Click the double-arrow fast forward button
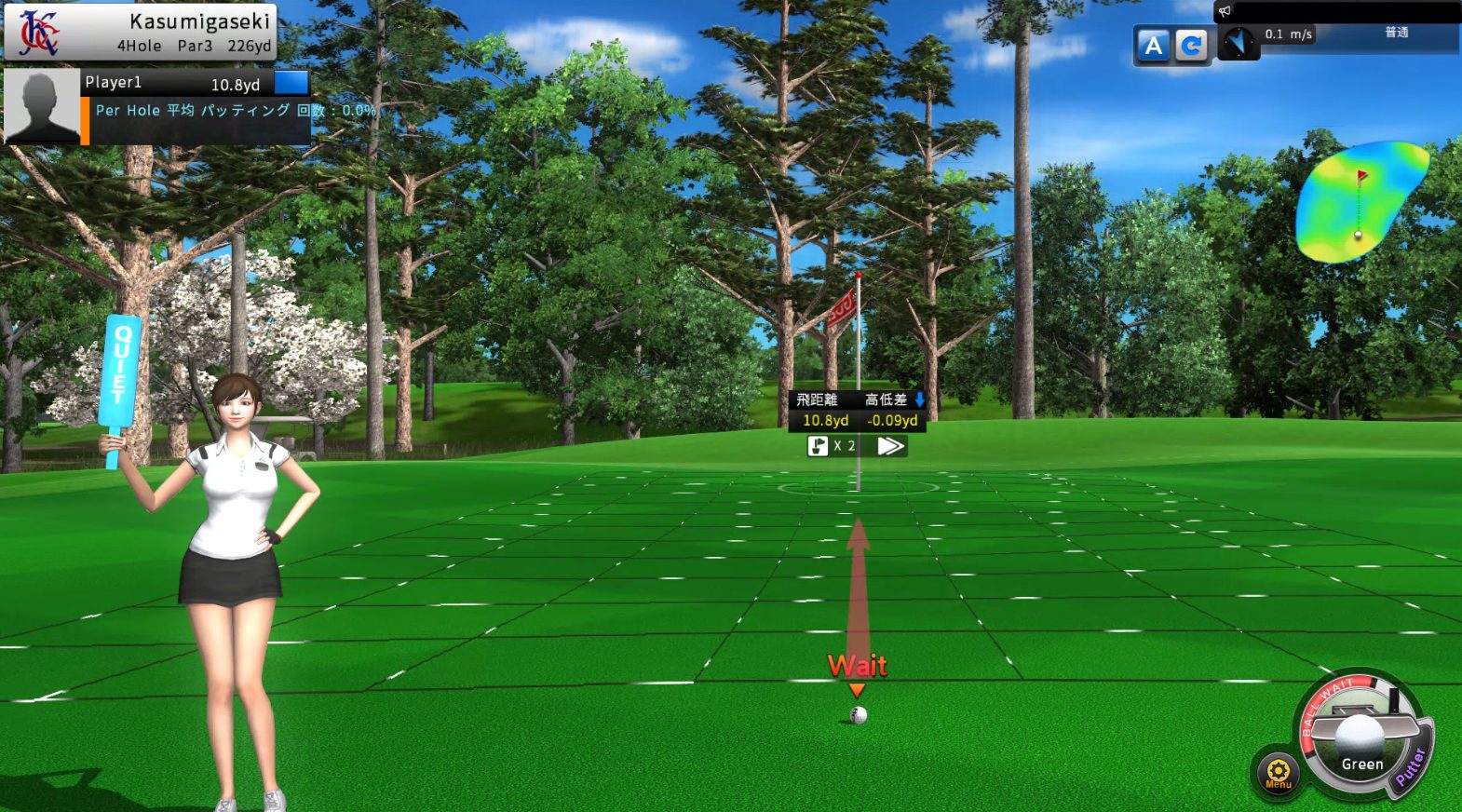 pyautogui.click(x=890, y=446)
